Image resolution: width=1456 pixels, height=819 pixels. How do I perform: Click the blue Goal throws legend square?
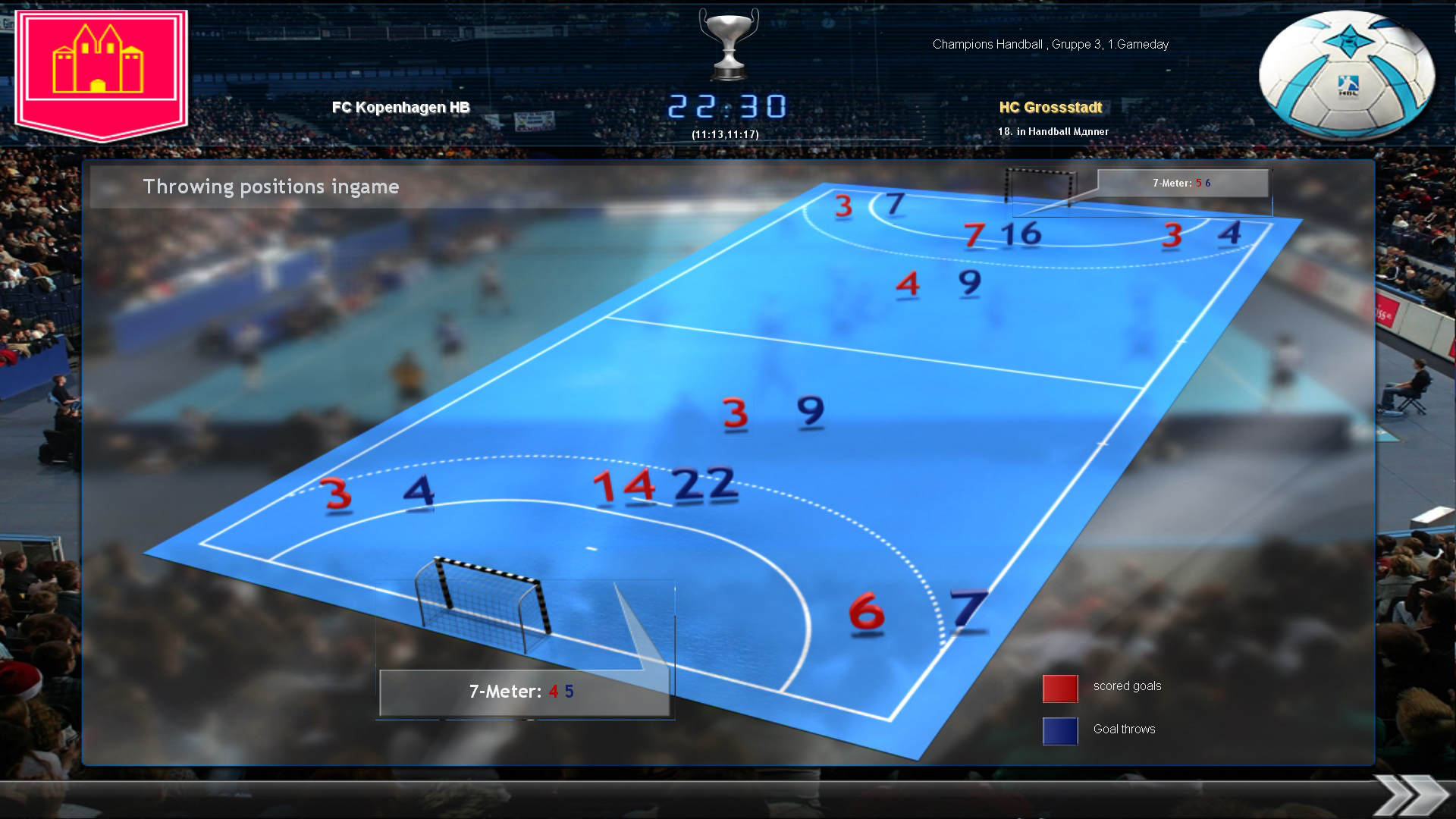(1059, 730)
